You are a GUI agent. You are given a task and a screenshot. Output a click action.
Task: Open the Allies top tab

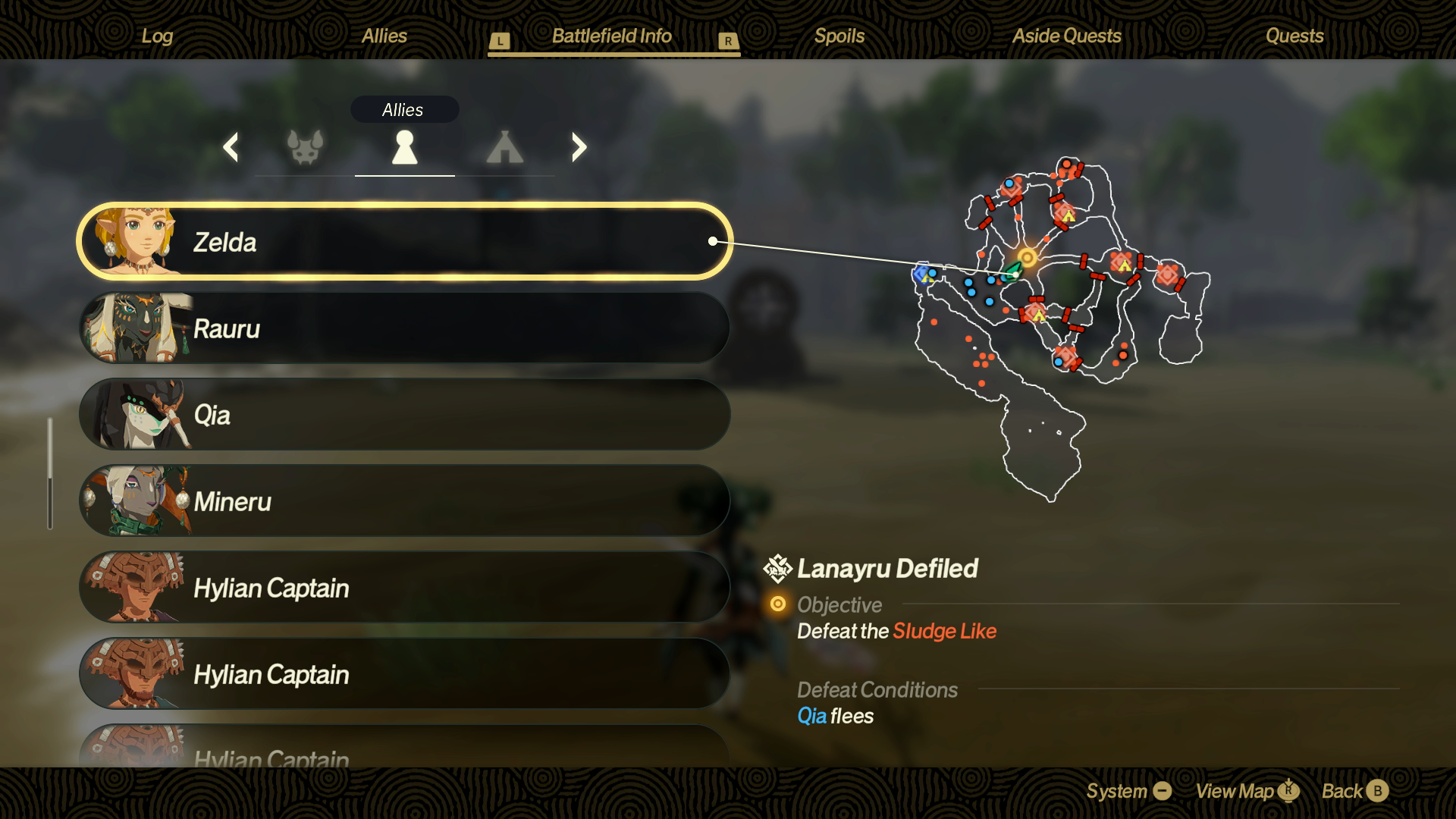coord(384,36)
